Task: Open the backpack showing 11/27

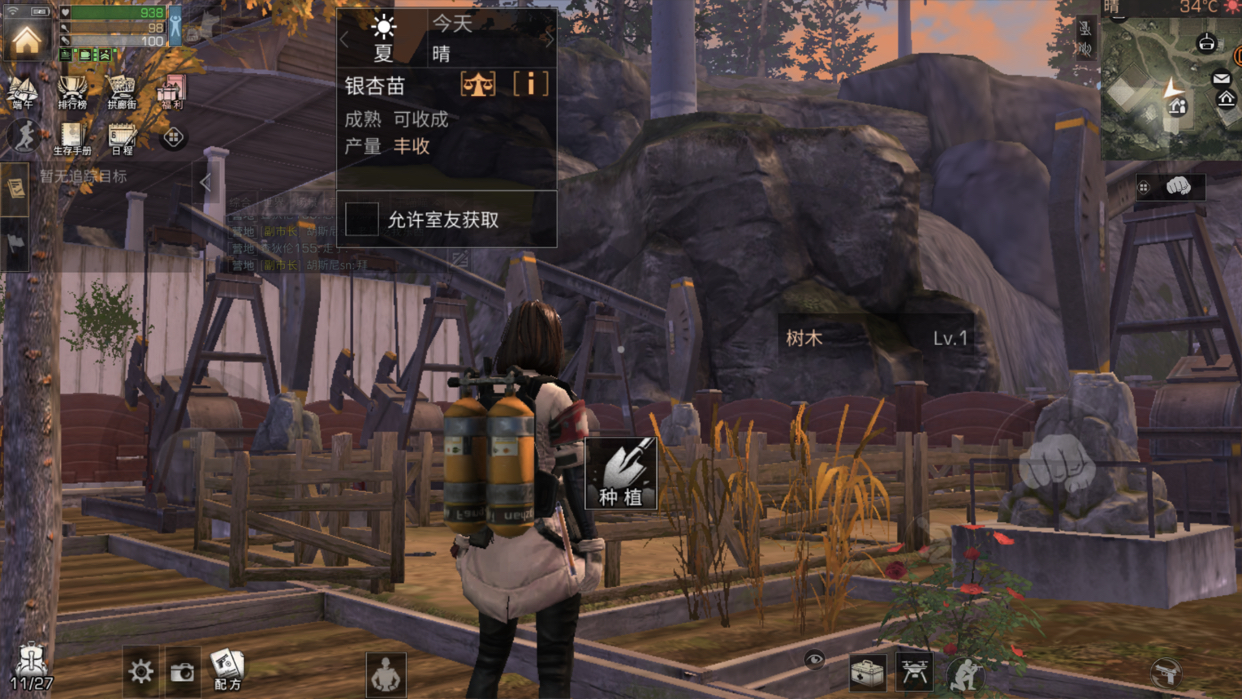Action: [x=30, y=666]
